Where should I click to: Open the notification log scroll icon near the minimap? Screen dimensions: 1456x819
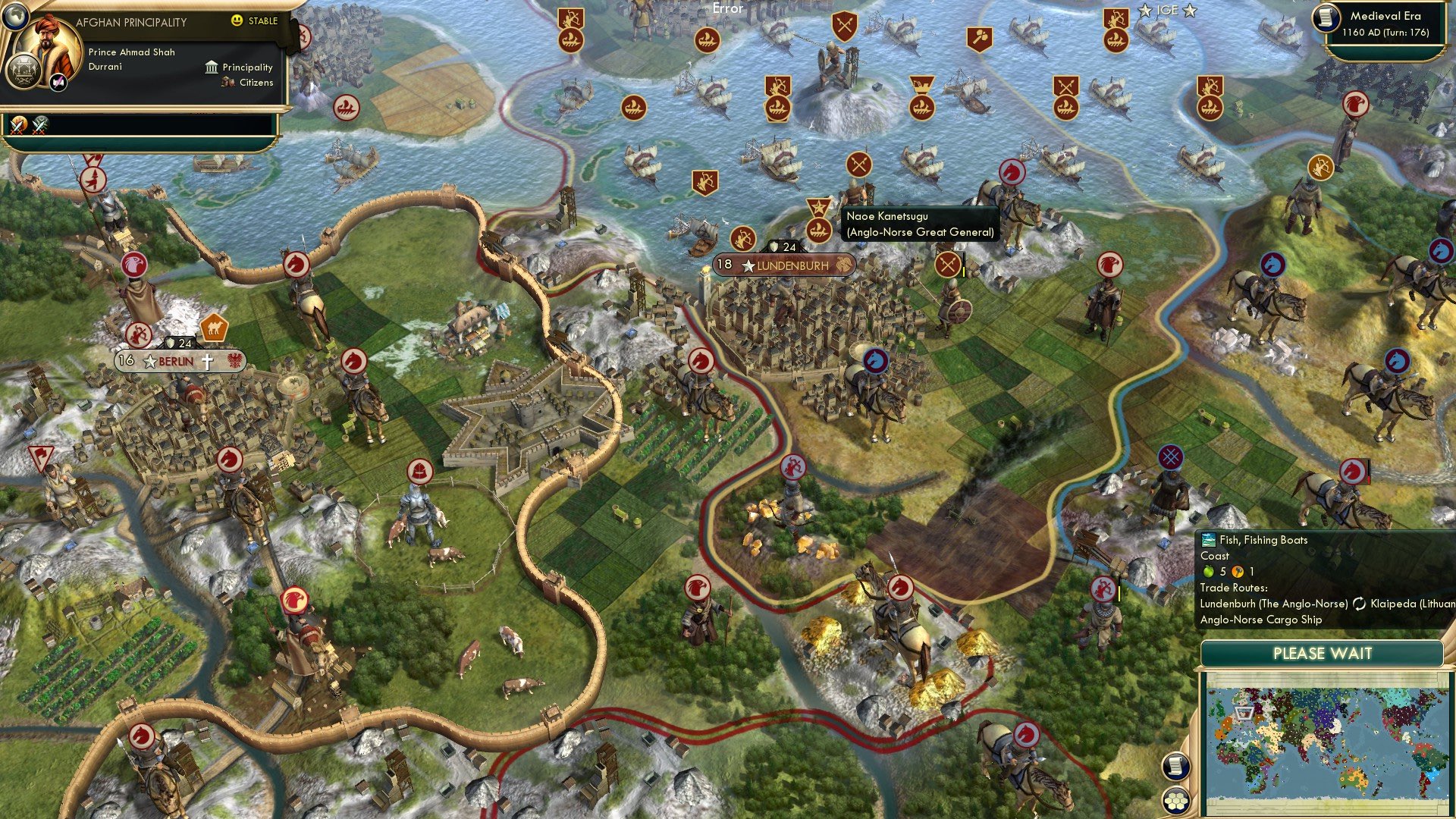(1178, 767)
